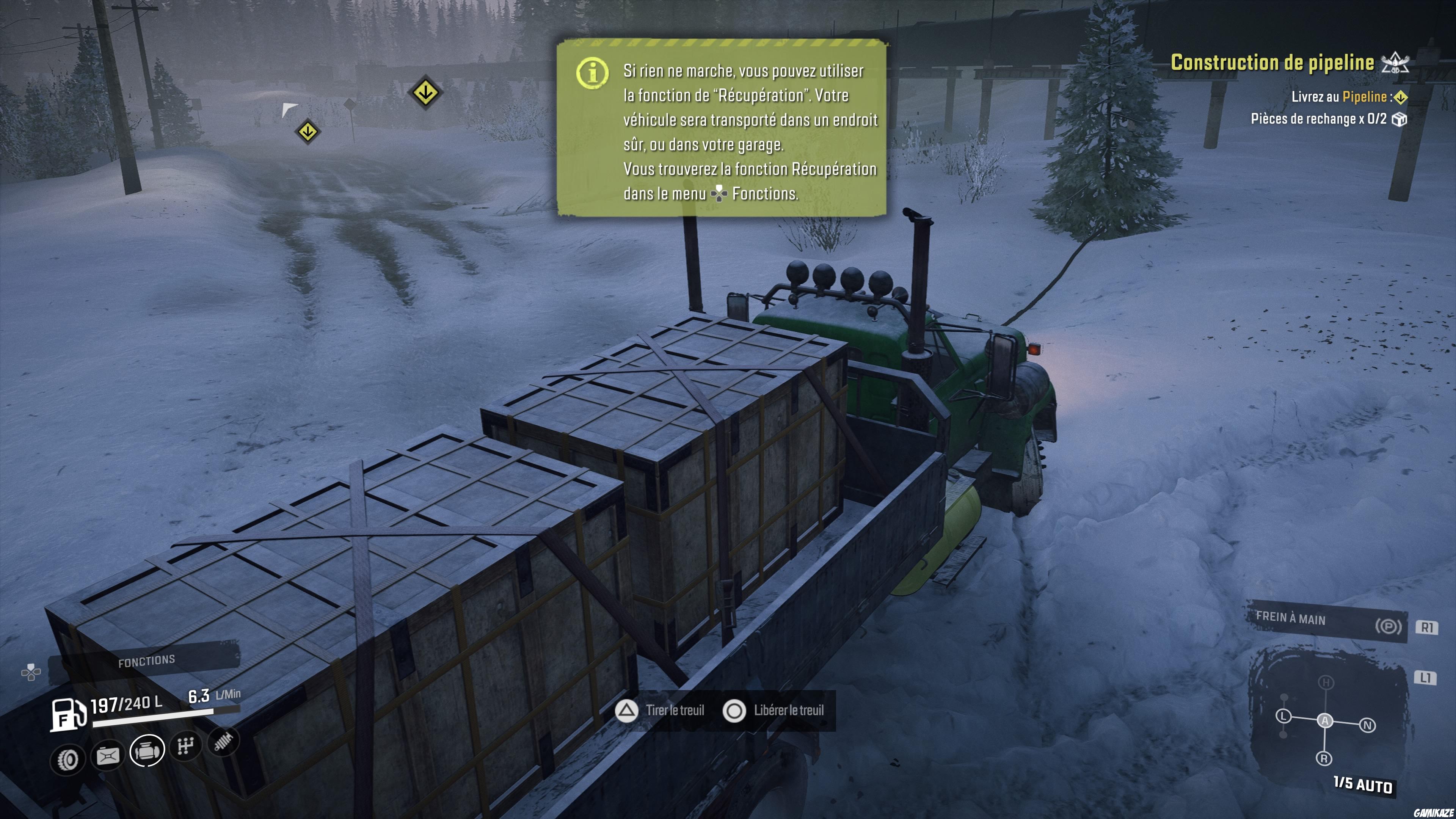Click the gearbox transmission icon

coord(186,746)
